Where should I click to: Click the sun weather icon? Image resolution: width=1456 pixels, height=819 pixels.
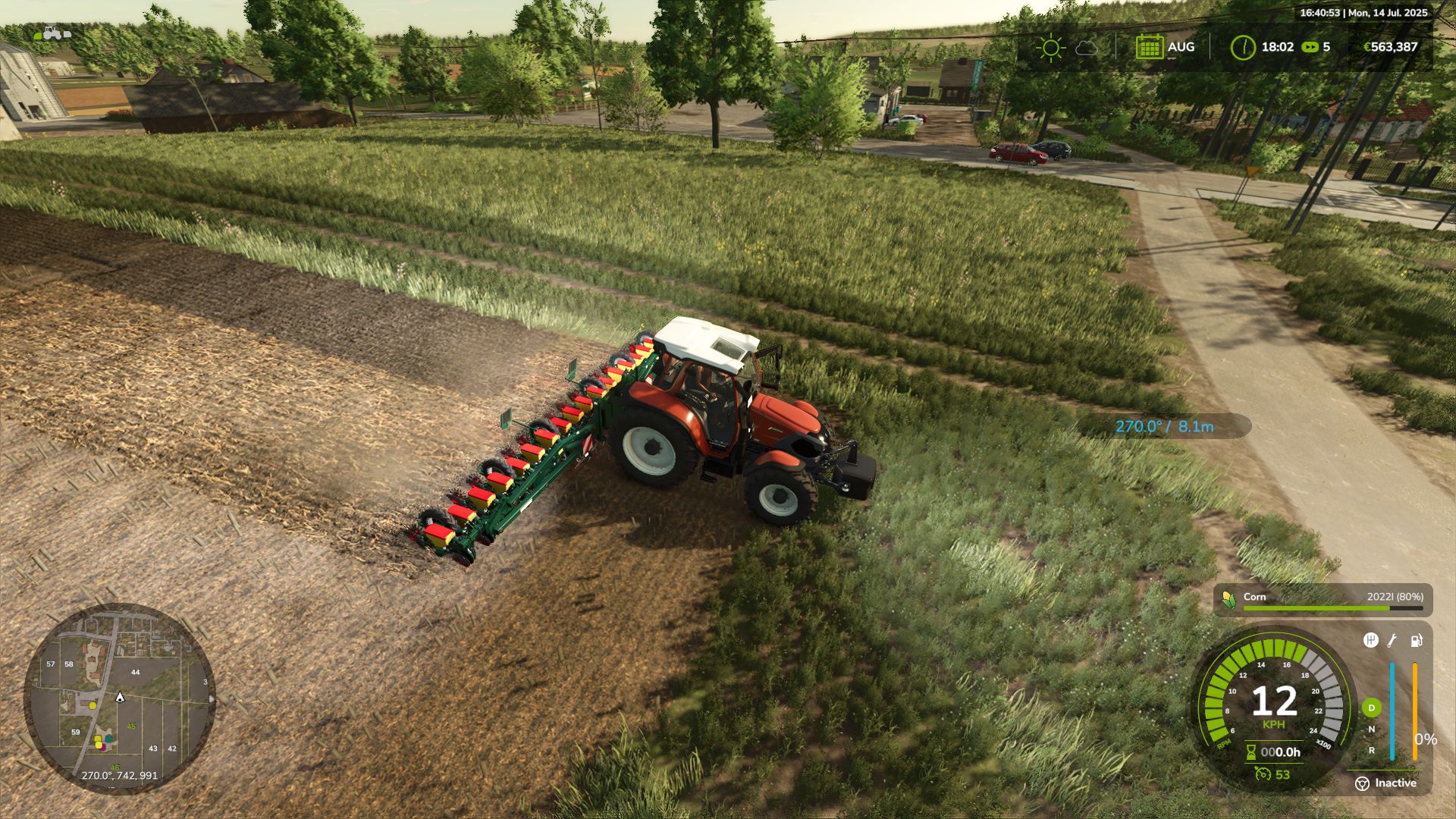(1052, 47)
